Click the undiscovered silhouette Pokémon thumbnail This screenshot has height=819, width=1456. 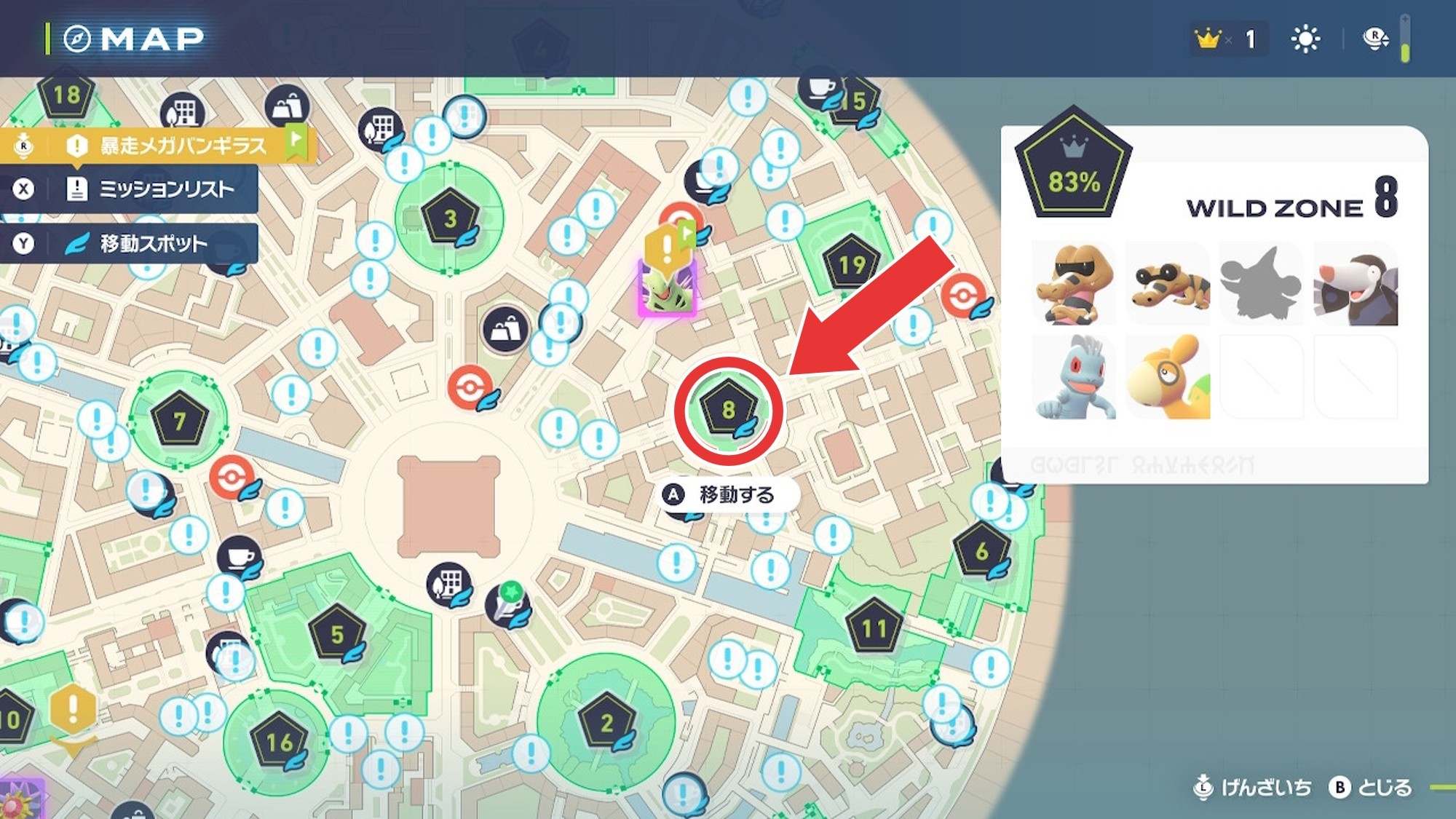click(x=1261, y=284)
